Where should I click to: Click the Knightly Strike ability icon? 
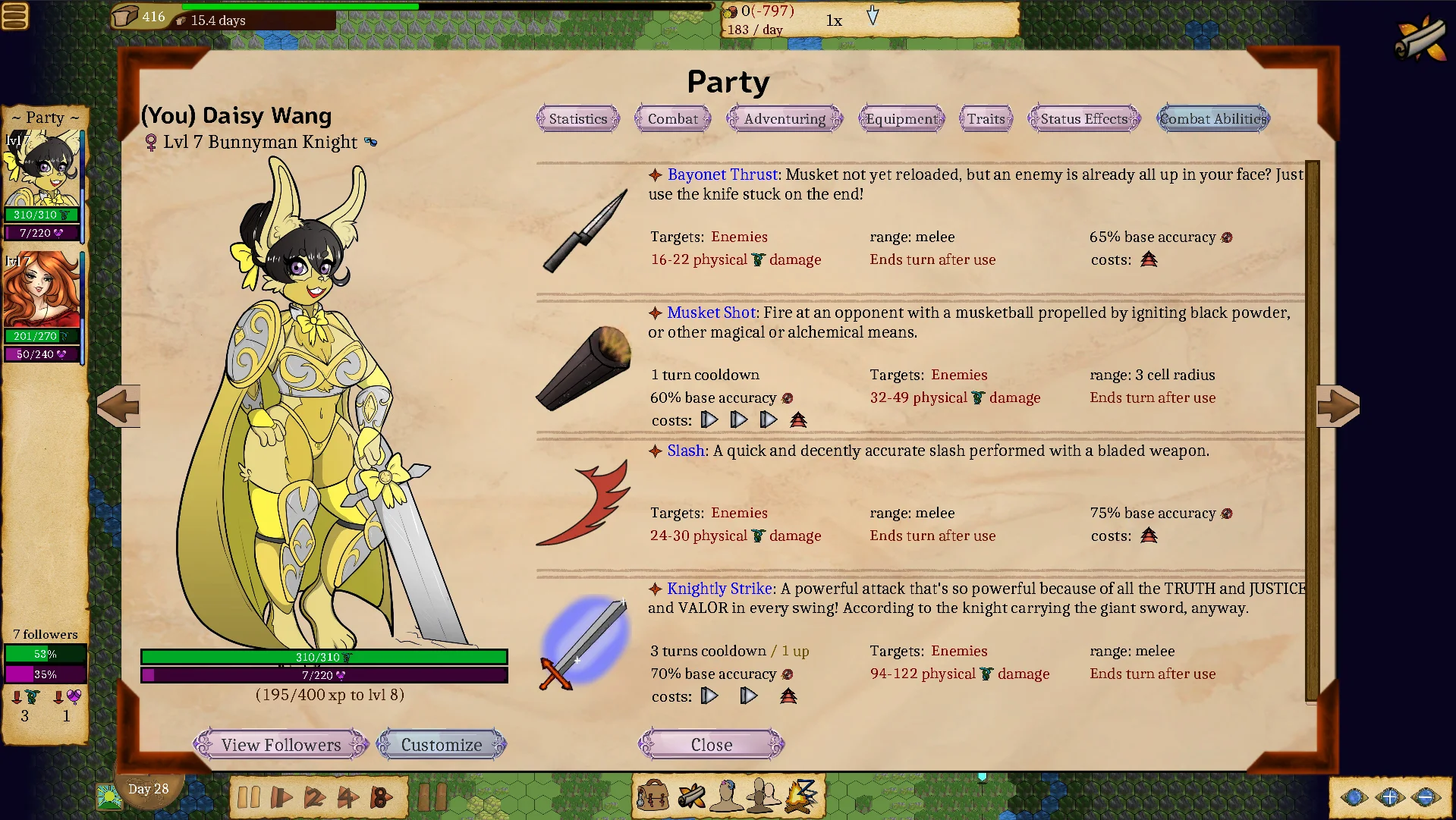click(x=584, y=642)
